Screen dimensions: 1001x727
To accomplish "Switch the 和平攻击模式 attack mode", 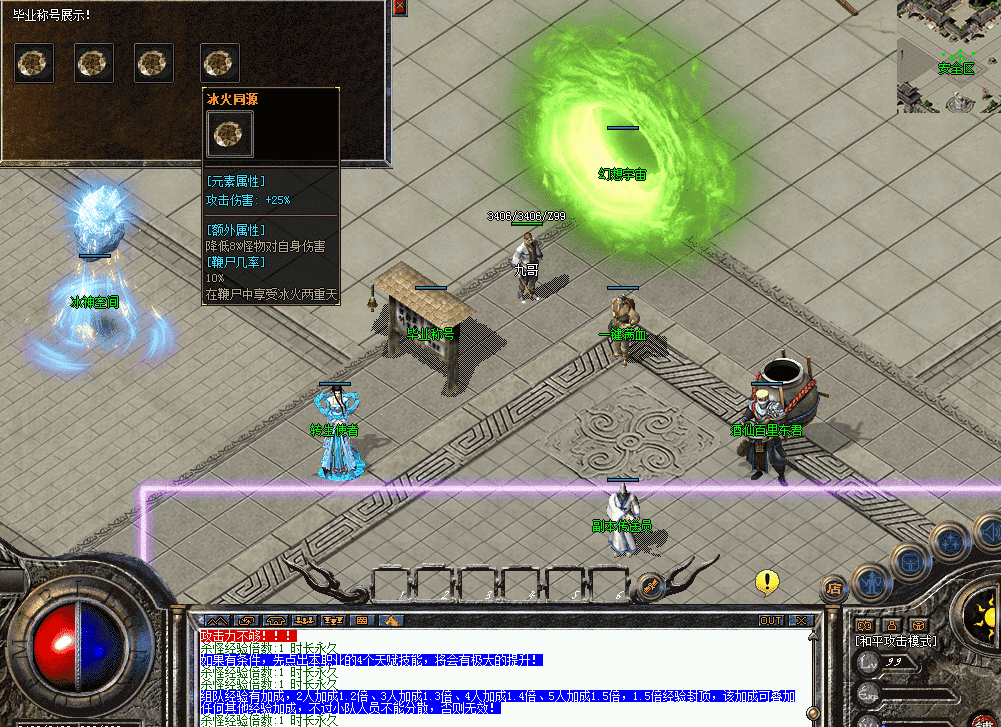I will coord(895,641).
